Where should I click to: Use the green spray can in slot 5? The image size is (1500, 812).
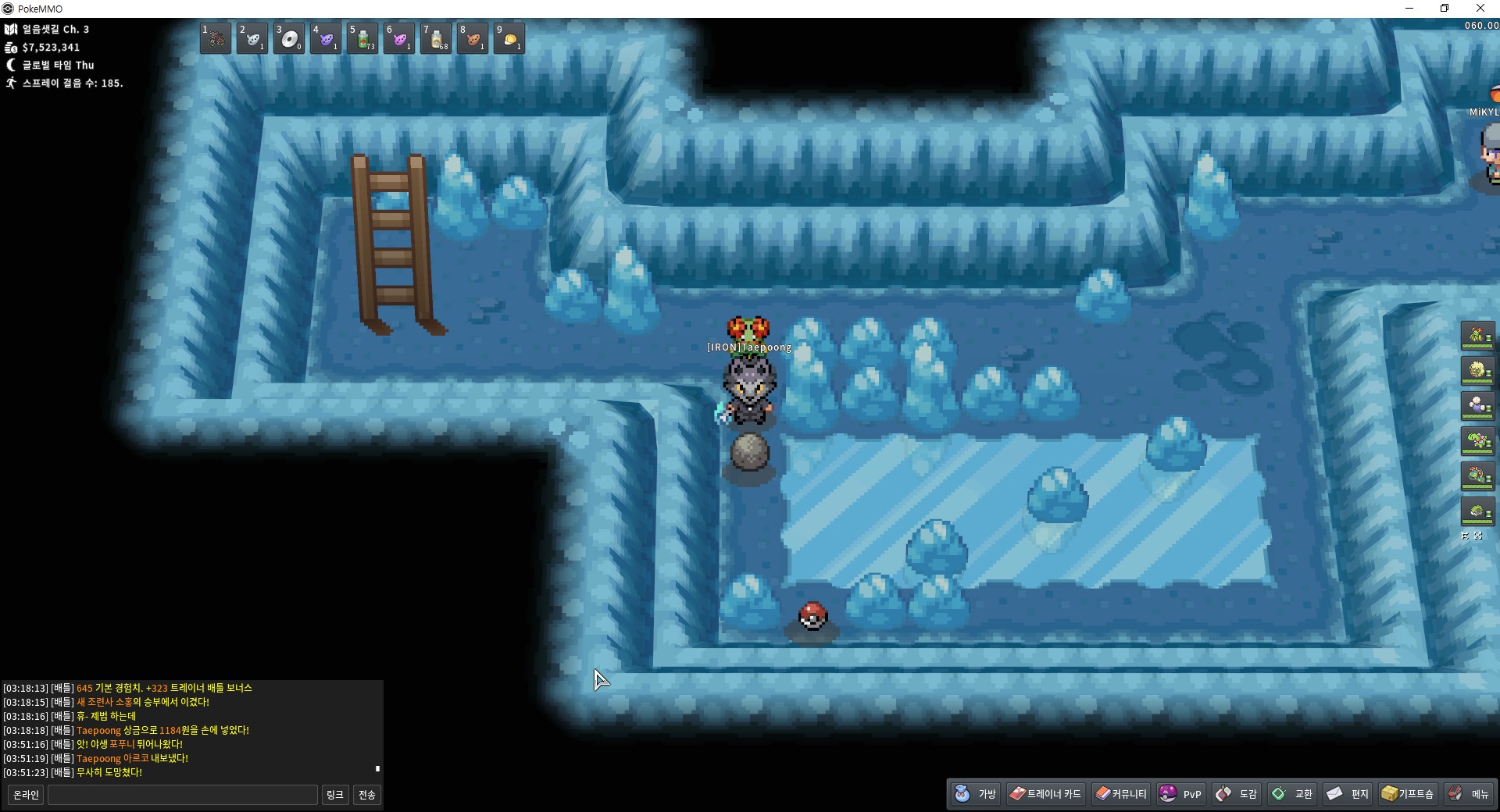362,38
